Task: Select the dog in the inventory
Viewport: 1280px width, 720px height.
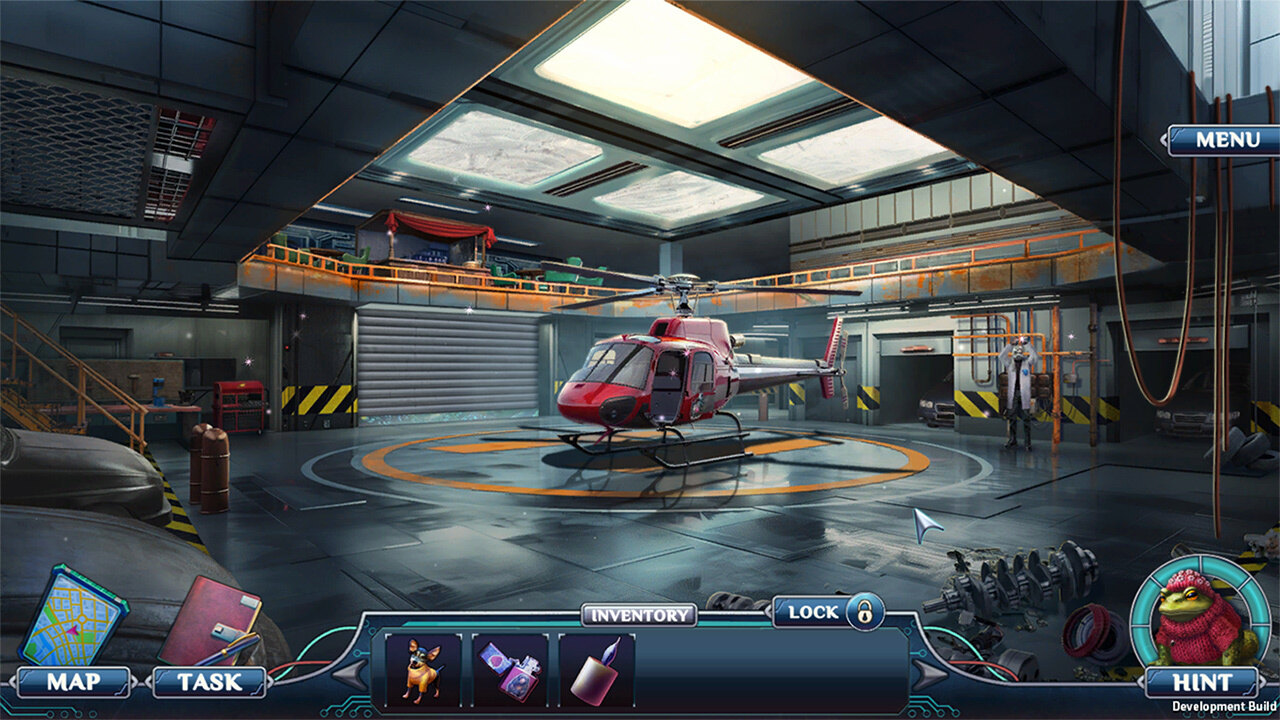Action: (422, 670)
